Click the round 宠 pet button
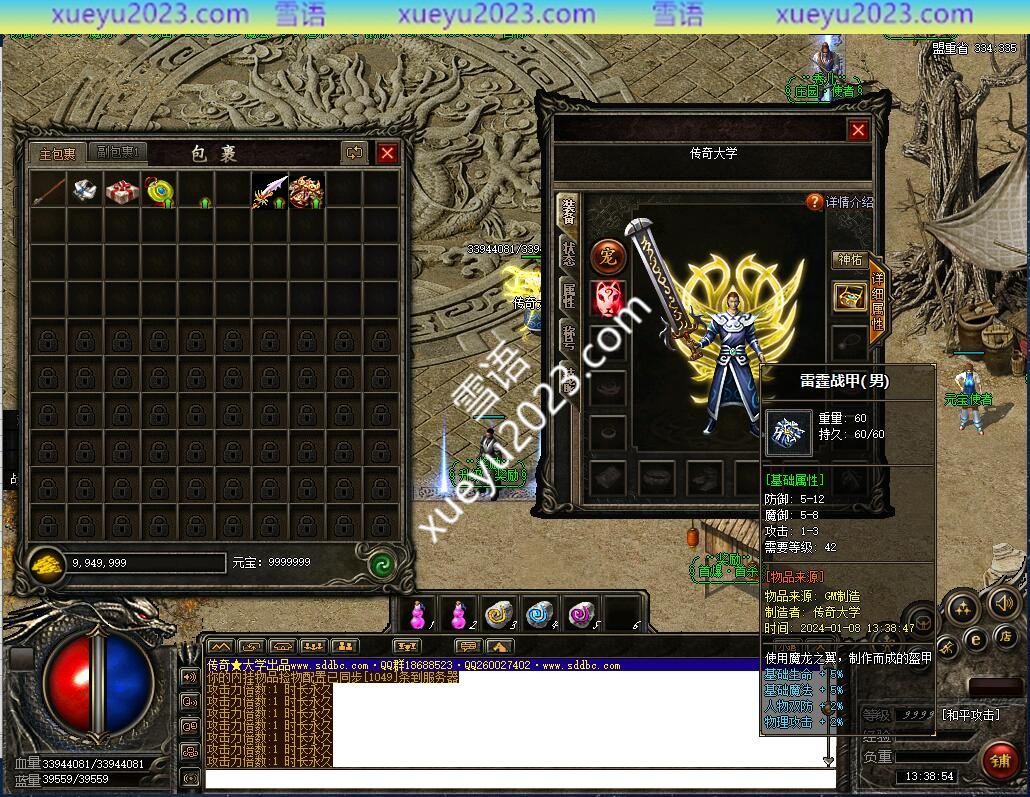The height and width of the screenshot is (797, 1030). [x=608, y=256]
